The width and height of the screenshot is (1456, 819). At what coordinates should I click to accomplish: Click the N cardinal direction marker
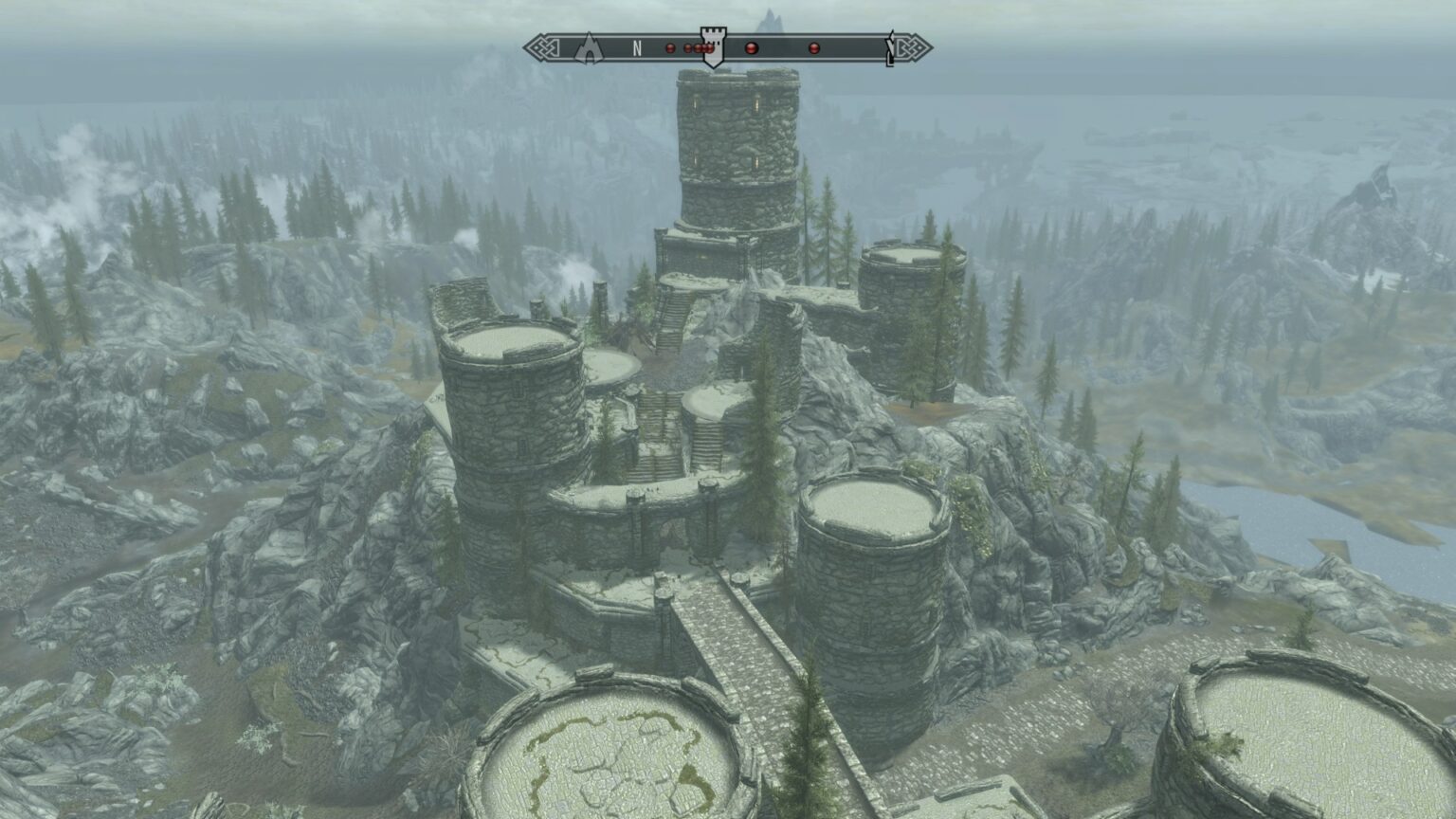click(x=638, y=45)
